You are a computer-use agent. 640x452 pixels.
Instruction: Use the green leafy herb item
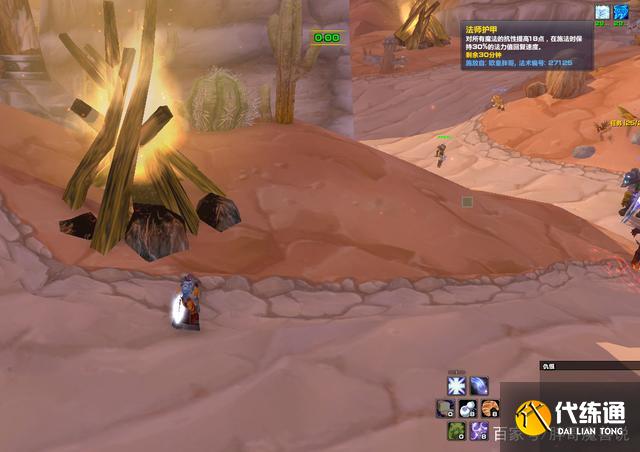(x=456, y=431)
